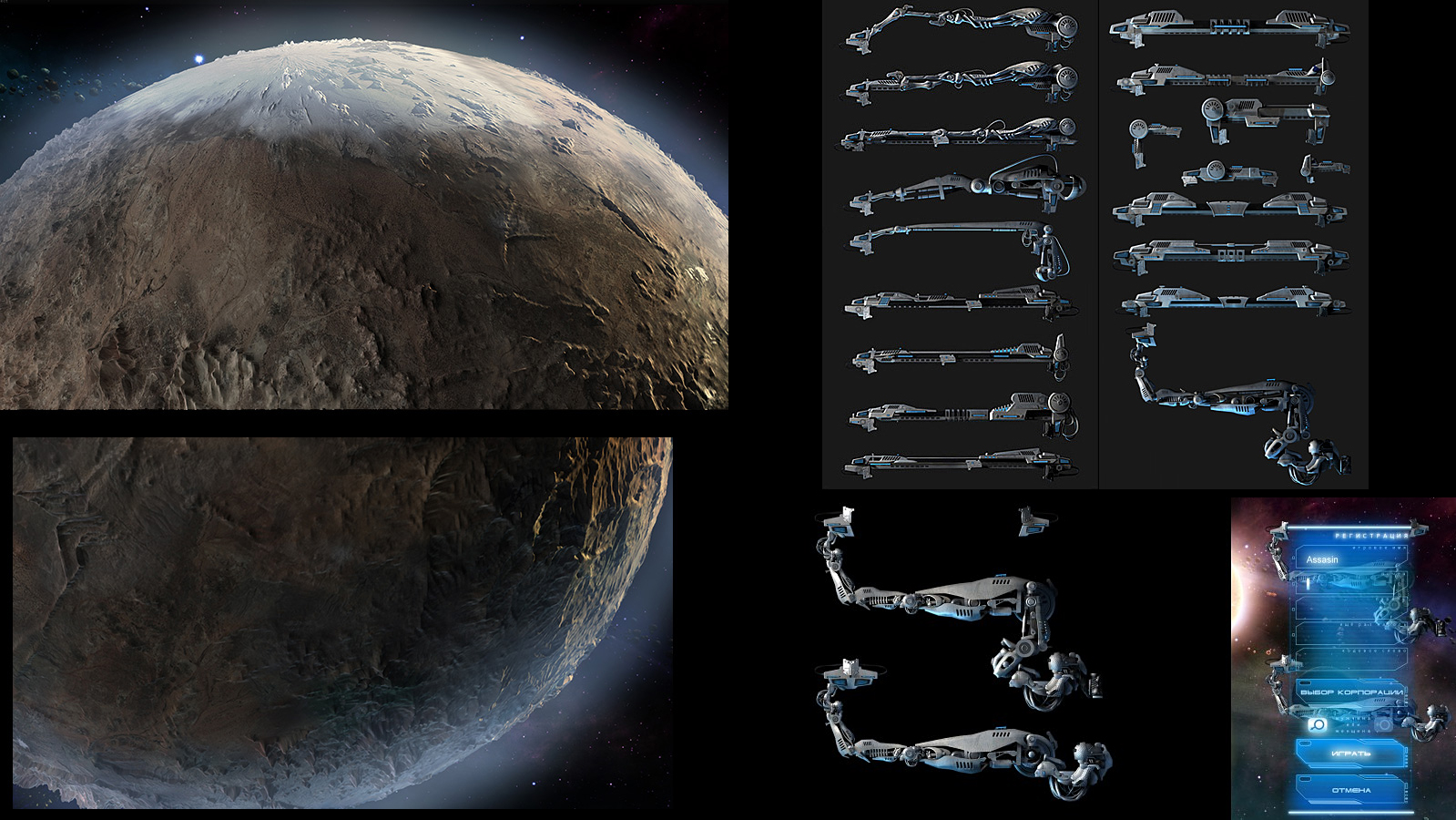Open the ВЫБОР КОРПОРАЦИИ selector

pyautogui.click(x=1353, y=692)
